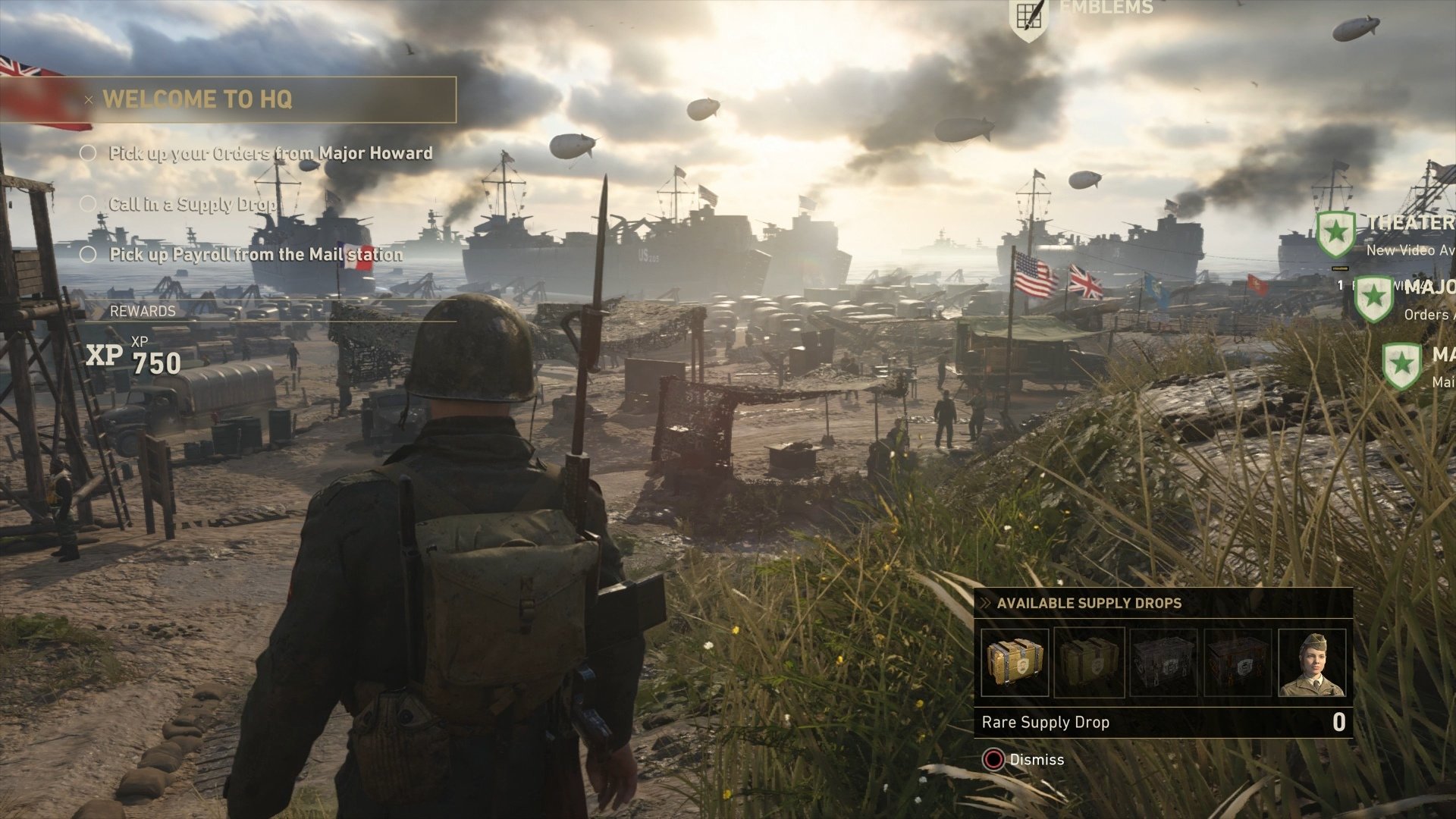
Task: Click the fourth darkened supply crate icon
Action: [1238, 662]
